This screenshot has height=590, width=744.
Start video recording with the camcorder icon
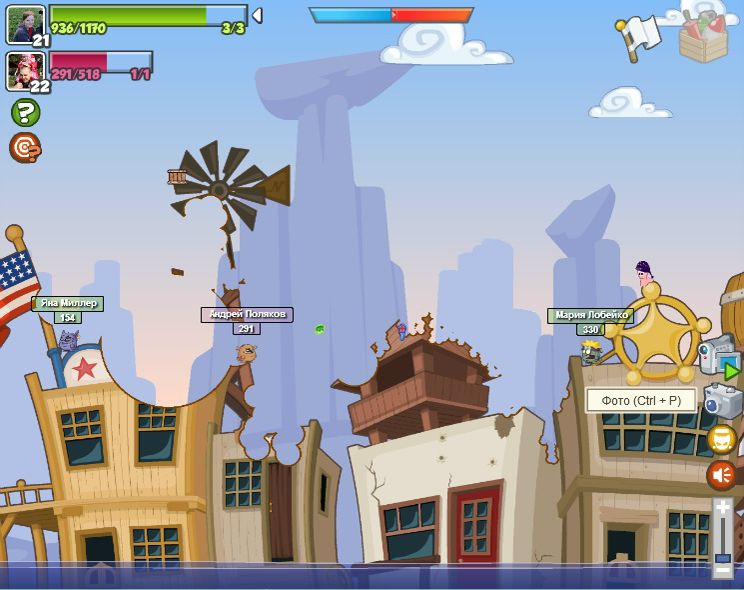pos(719,356)
